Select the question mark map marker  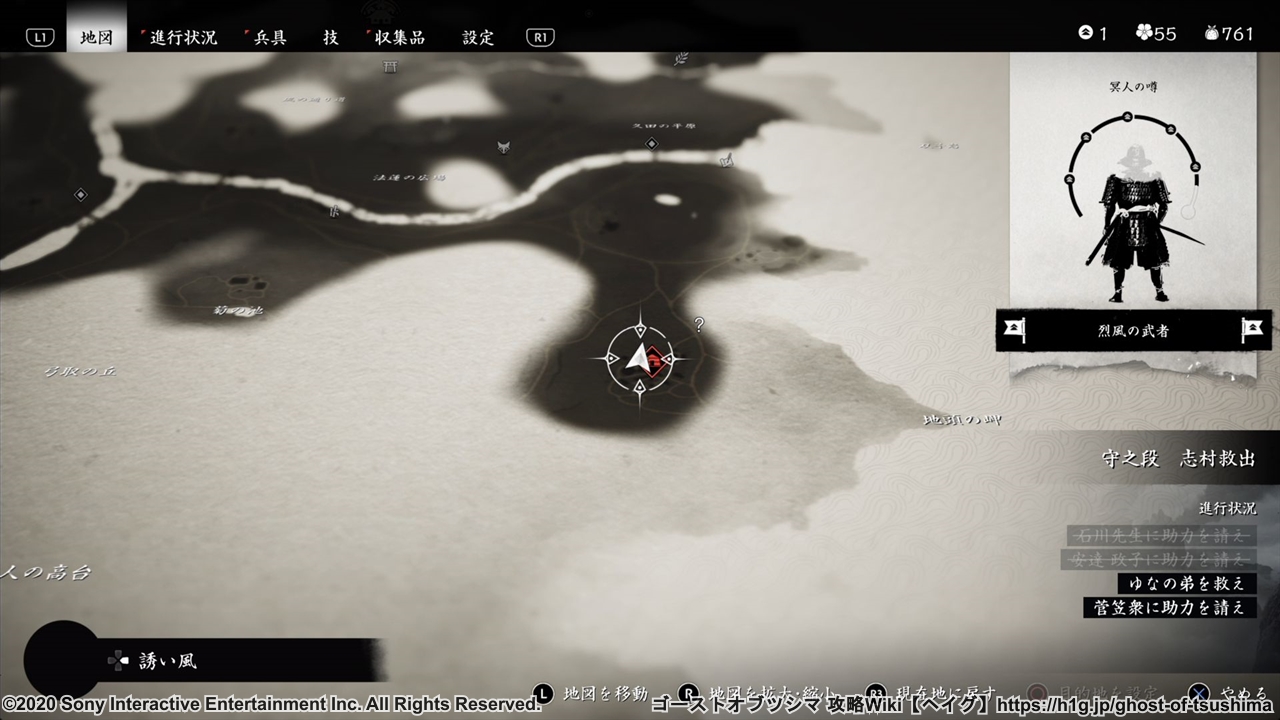[x=699, y=324]
